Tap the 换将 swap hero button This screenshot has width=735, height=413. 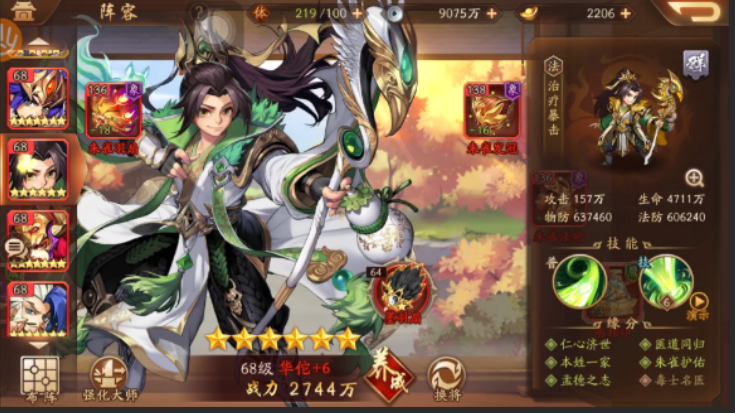click(x=445, y=376)
